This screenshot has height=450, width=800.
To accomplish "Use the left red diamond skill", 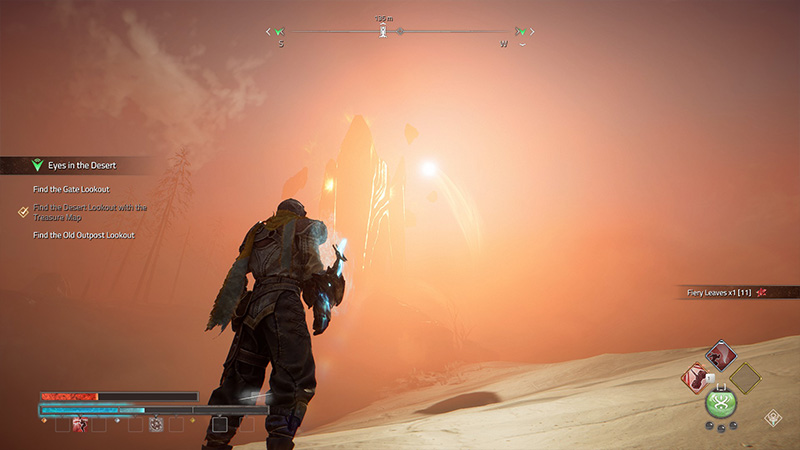I will click(x=697, y=378).
